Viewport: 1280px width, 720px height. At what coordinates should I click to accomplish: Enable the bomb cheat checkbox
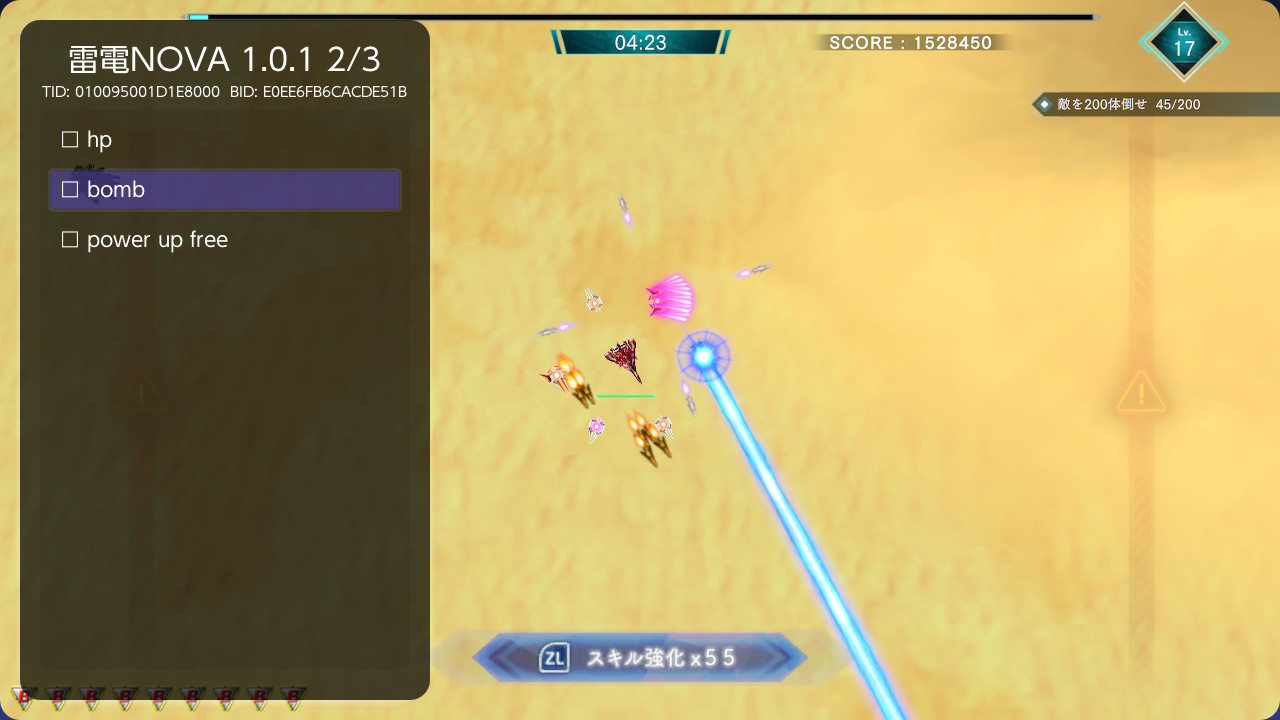[x=70, y=189]
